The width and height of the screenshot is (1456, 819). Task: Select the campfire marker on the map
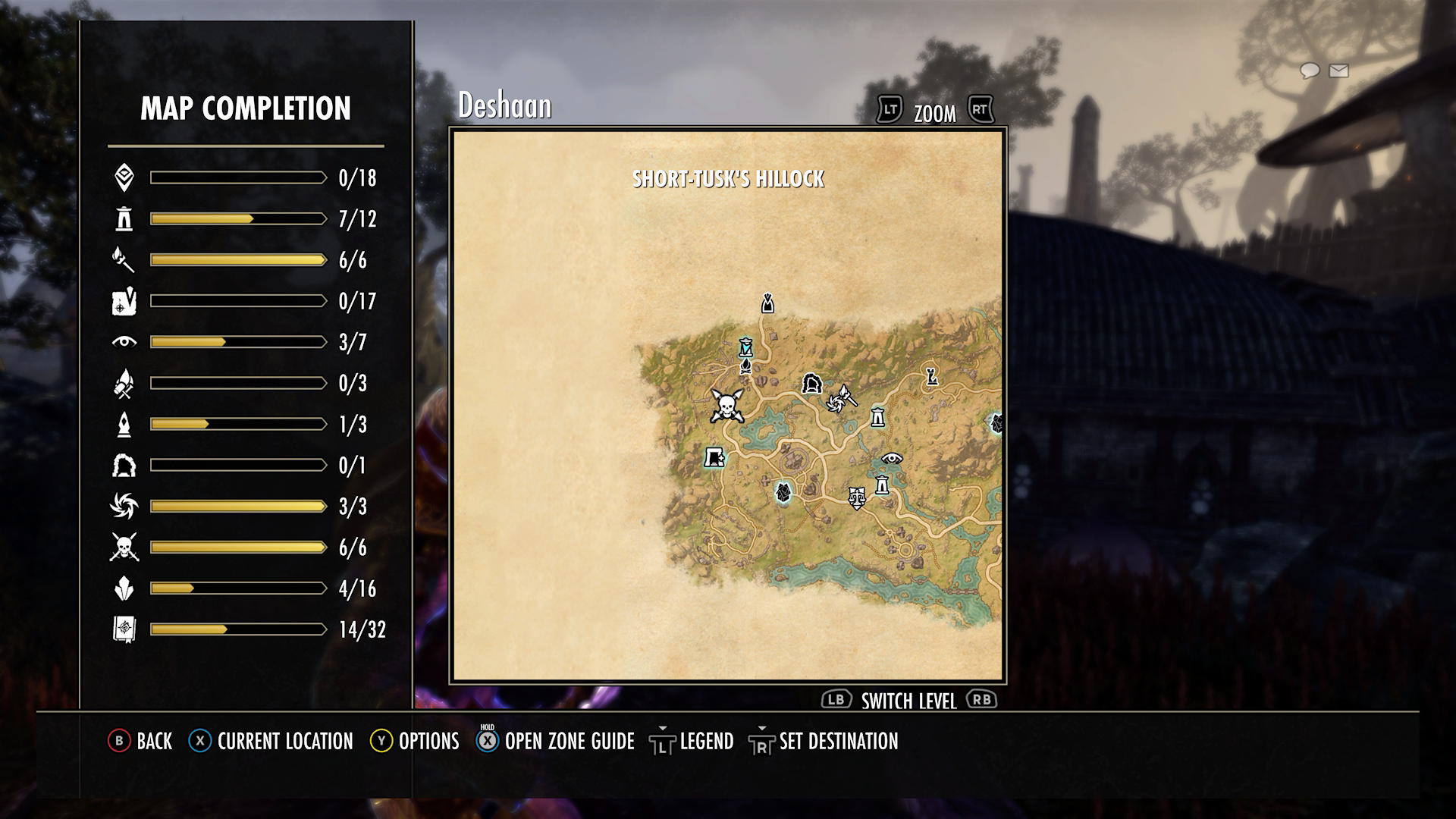pyautogui.click(x=746, y=367)
